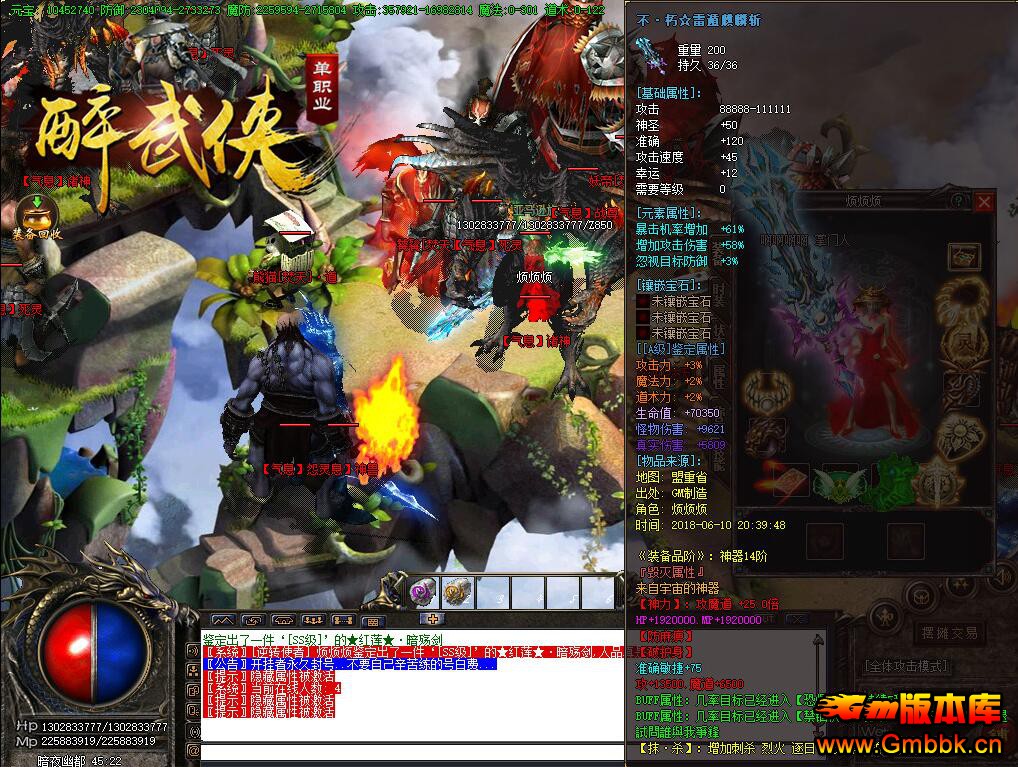This screenshot has height=767, width=1018.
Task: Use the purple scroll in the hotbar
Action: [423, 592]
